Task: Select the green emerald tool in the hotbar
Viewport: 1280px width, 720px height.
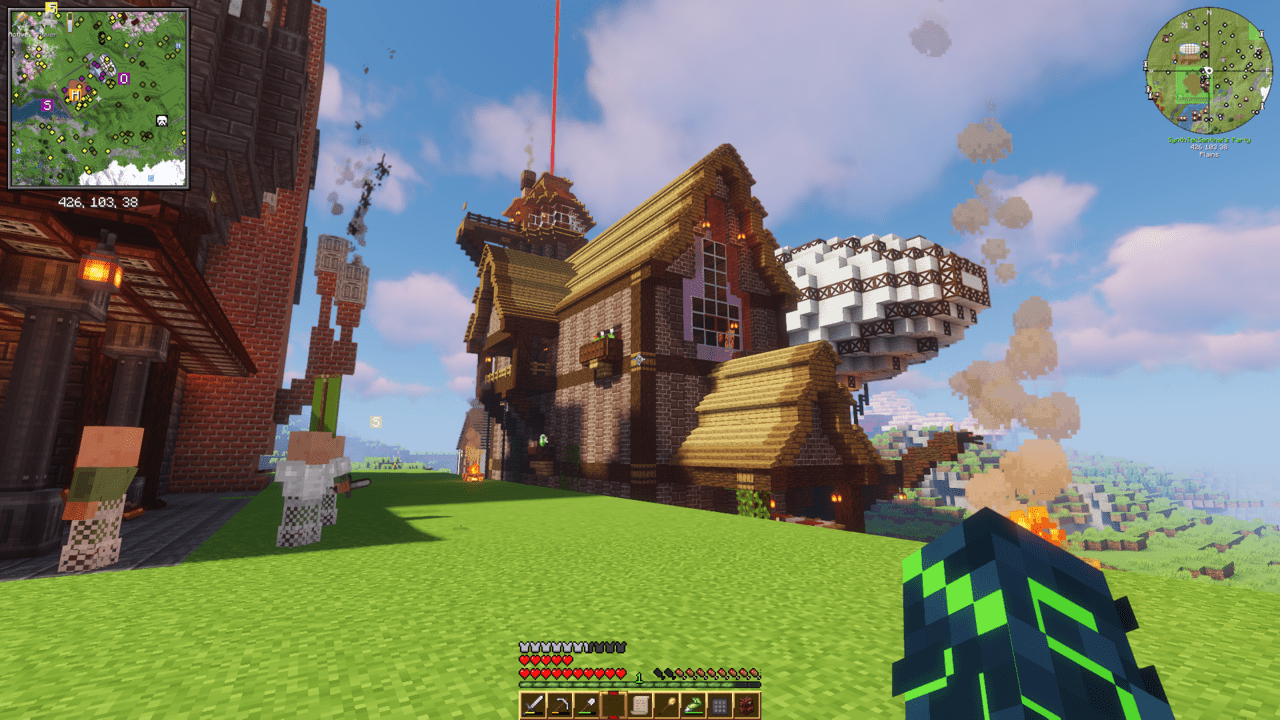Action: click(692, 703)
